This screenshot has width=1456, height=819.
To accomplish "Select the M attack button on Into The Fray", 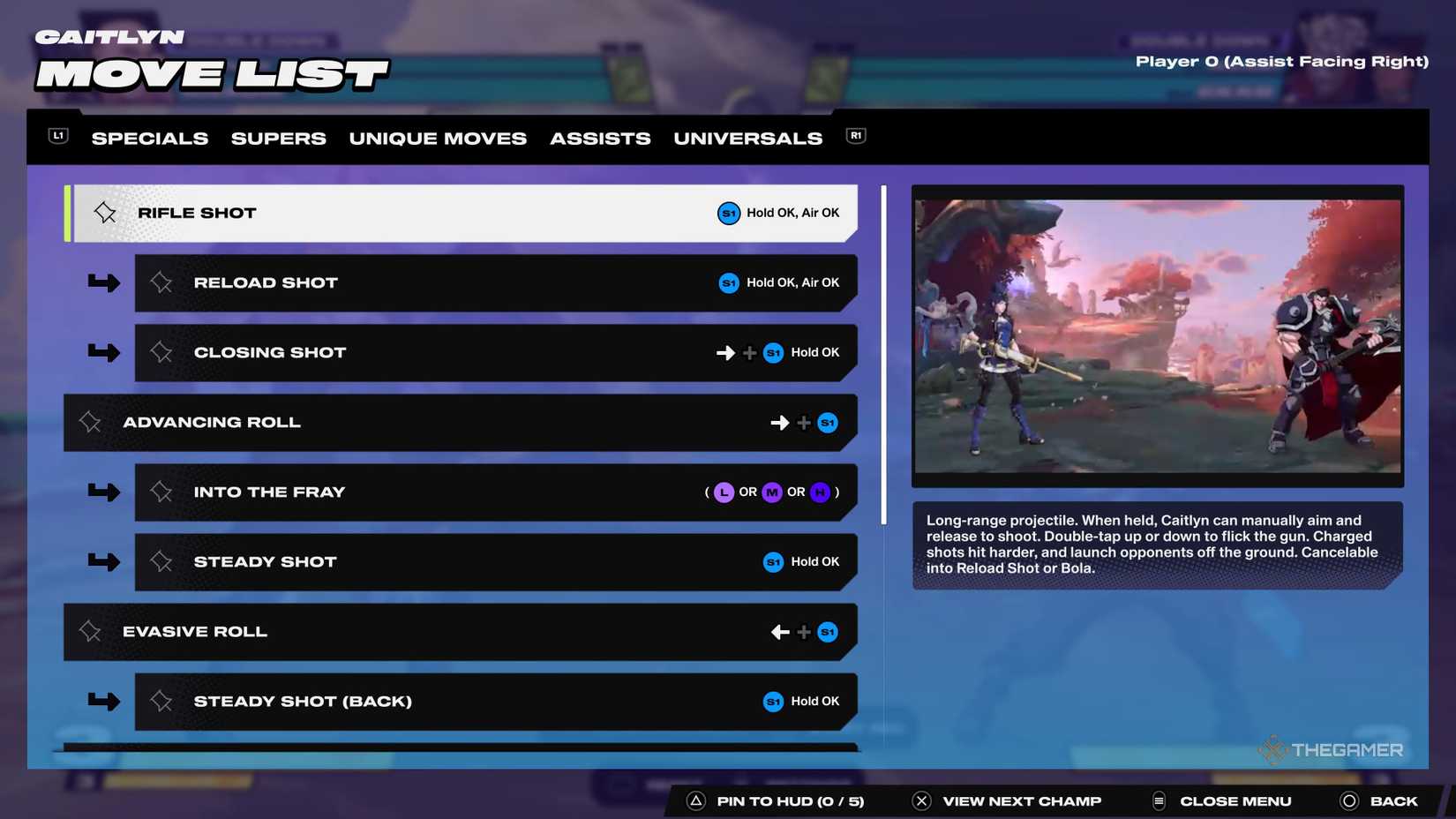I will (771, 492).
